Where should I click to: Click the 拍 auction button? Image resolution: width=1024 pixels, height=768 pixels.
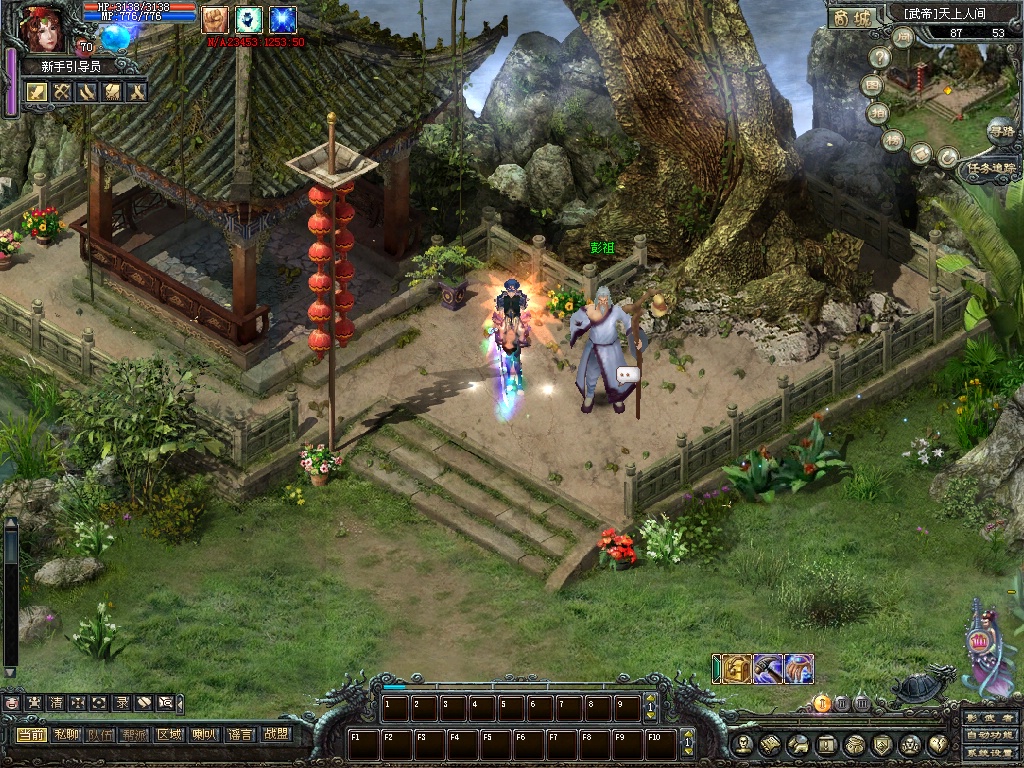pyautogui.click(x=878, y=112)
